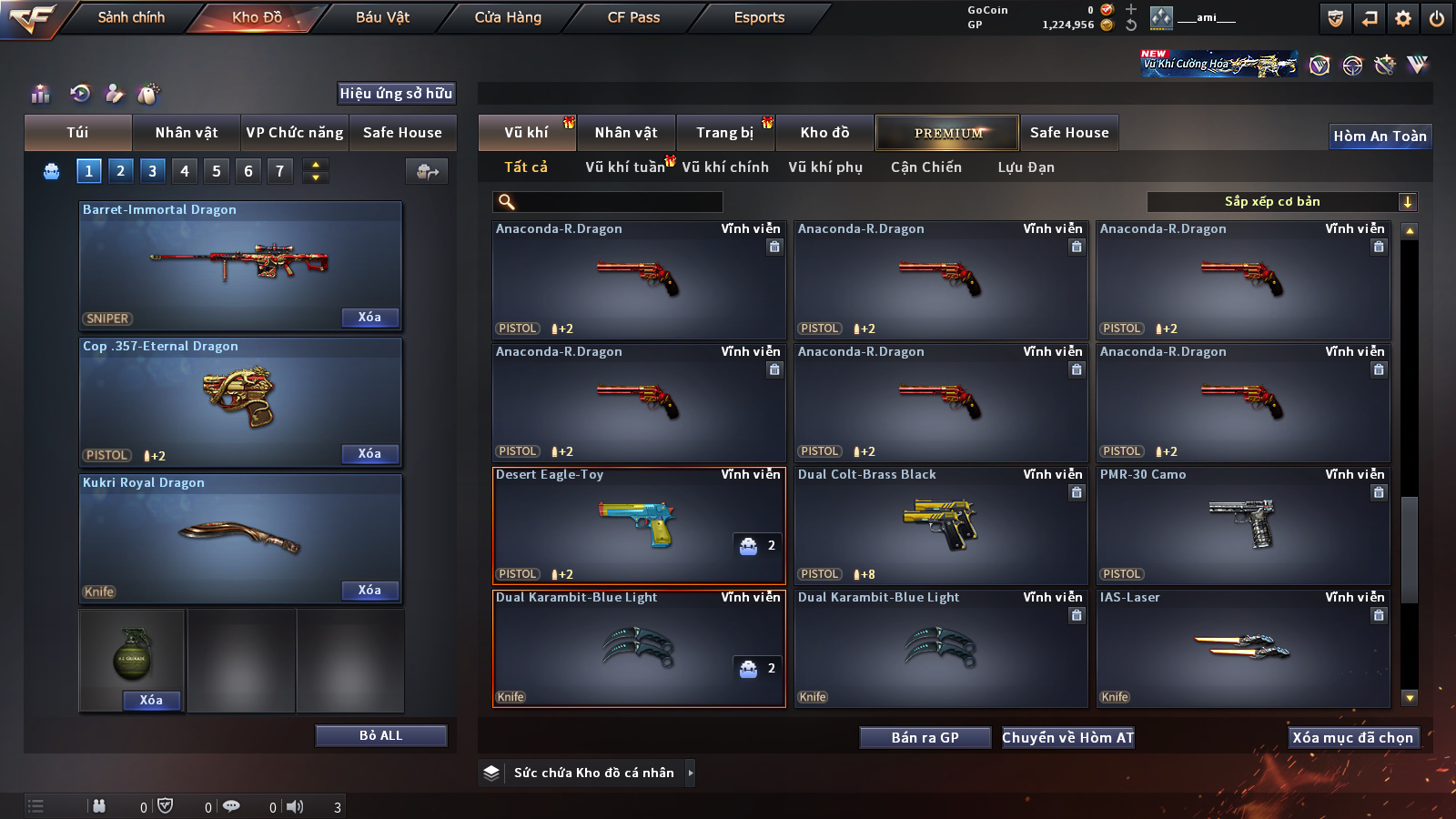This screenshot has height=819, width=1456.
Task: Open the Sảnh chính lobby tab
Action: (131, 17)
